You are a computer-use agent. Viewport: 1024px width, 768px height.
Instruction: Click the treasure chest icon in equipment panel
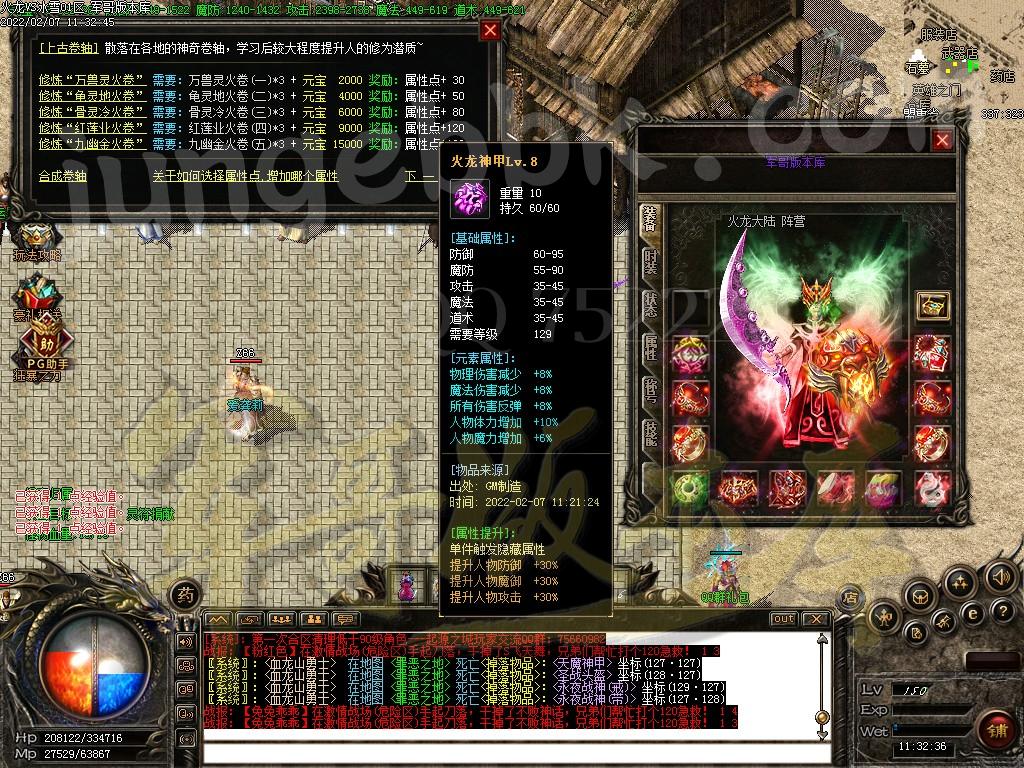click(x=932, y=306)
